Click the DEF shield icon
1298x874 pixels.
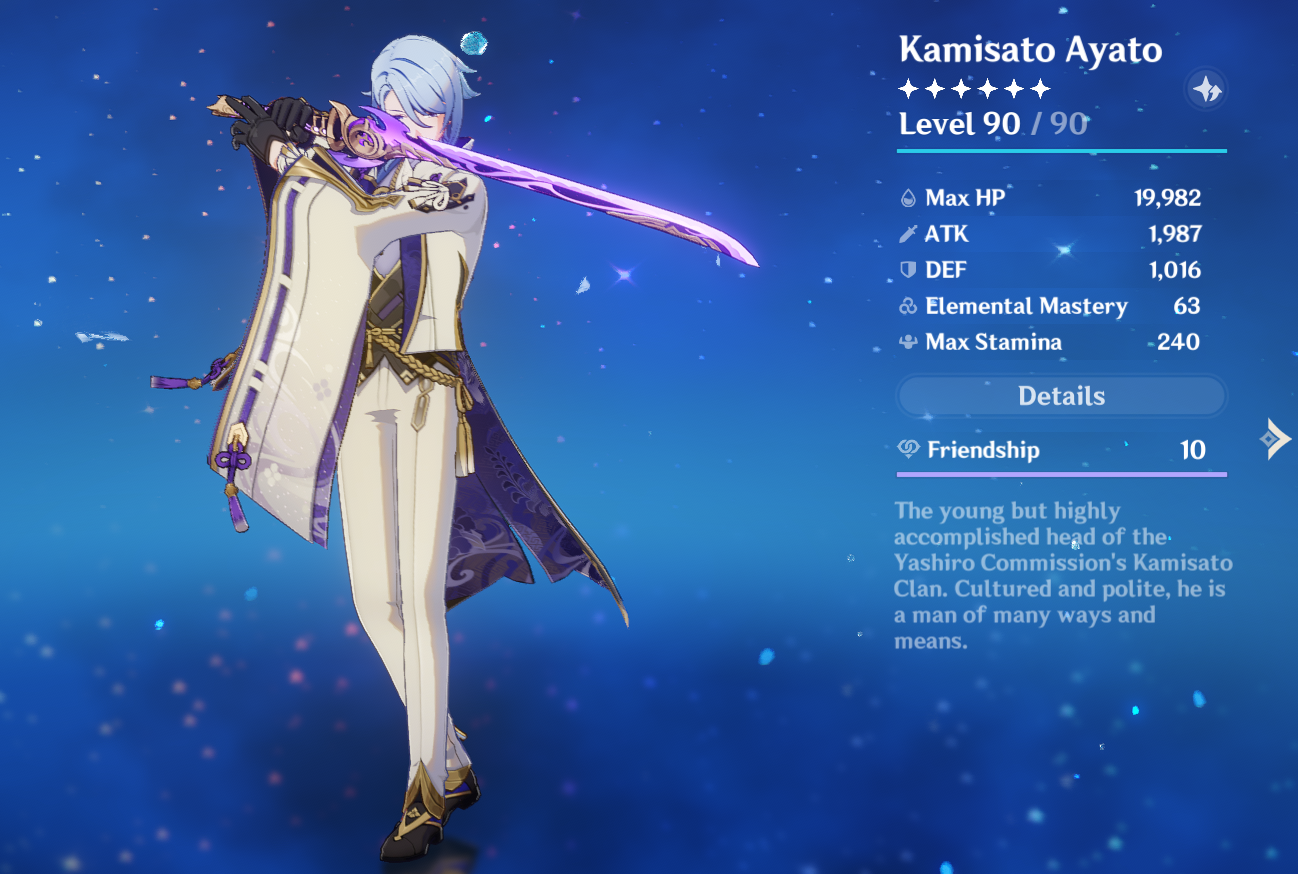pos(909,269)
